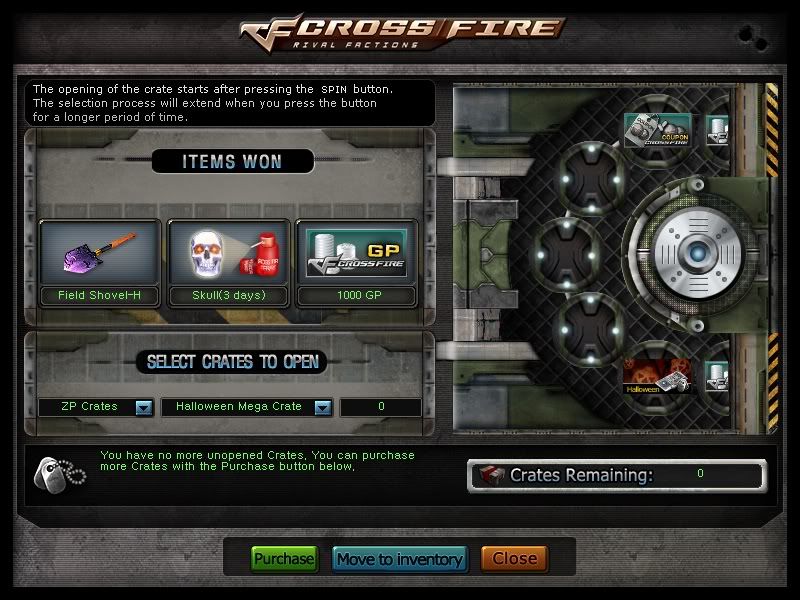
Task: Move won items to inventory
Action: point(399,559)
